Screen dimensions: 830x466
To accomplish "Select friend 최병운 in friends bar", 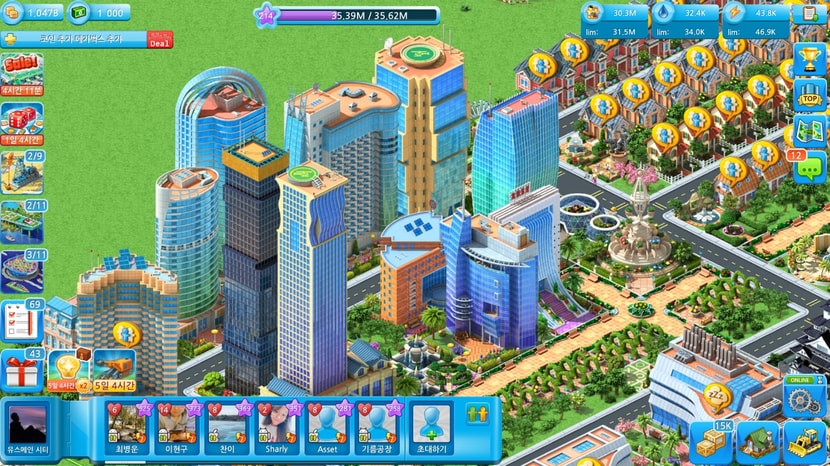I will 127,425.
